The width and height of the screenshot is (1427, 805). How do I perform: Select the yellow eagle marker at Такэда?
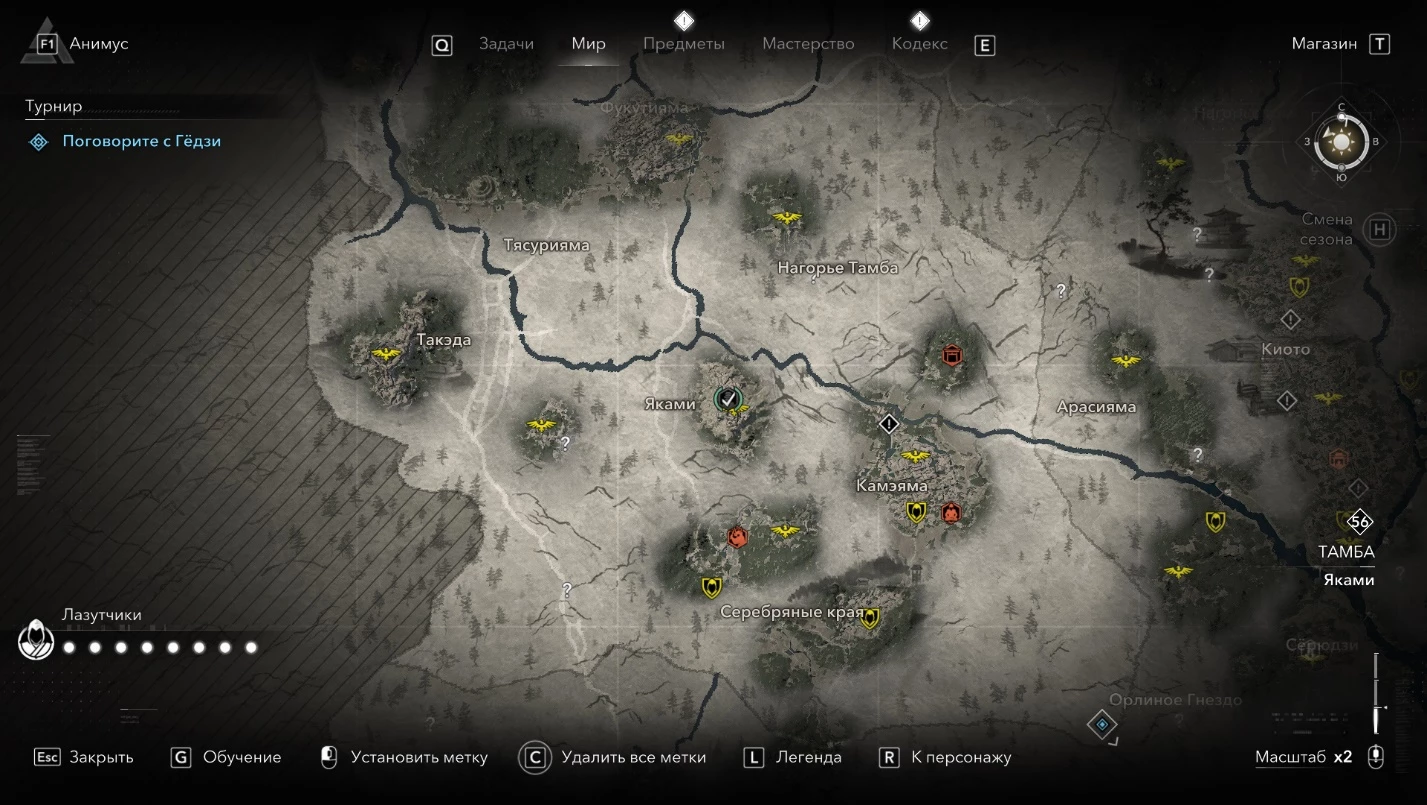[x=386, y=354]
